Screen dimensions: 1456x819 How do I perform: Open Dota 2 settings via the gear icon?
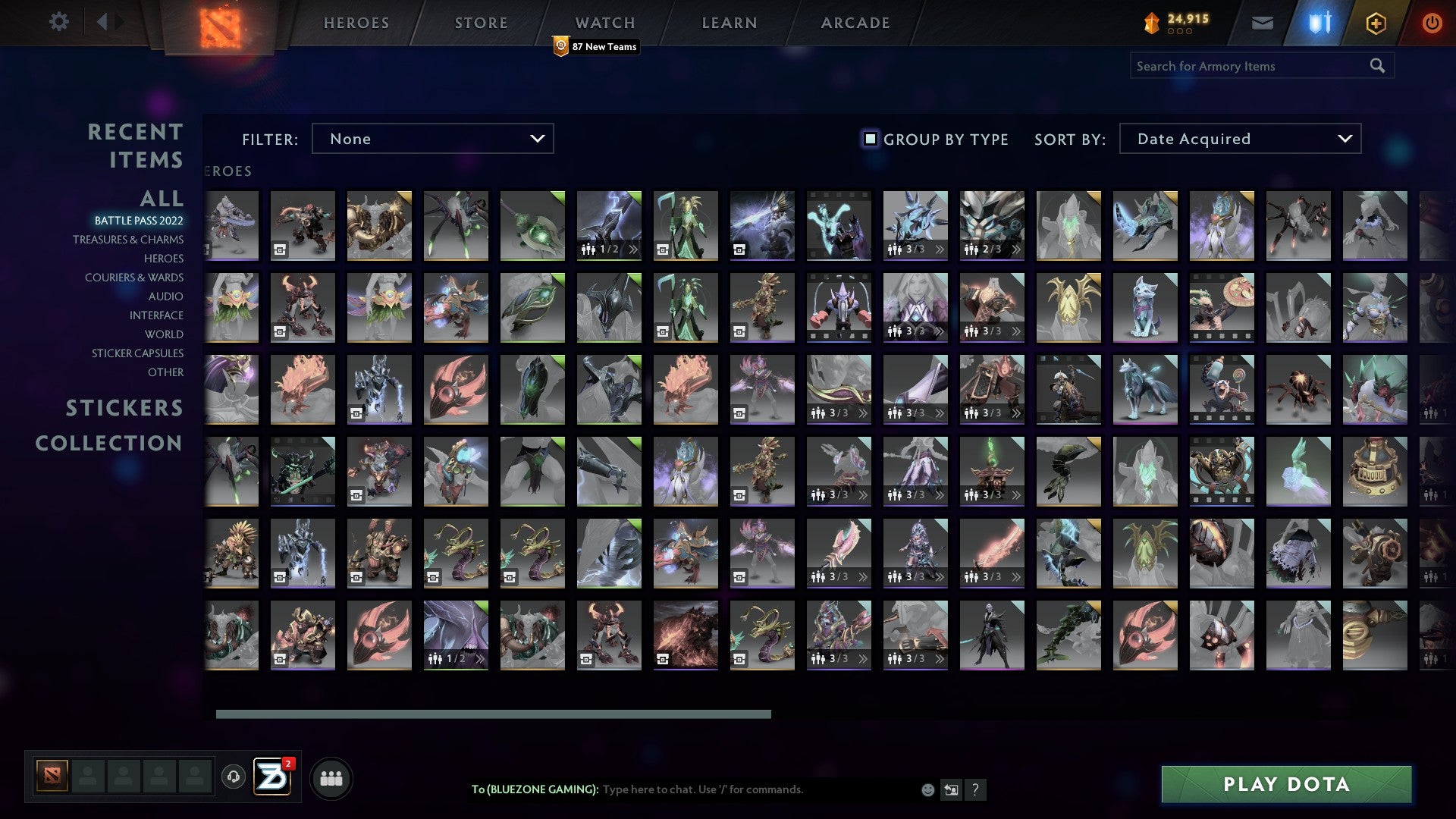[59, 22]
